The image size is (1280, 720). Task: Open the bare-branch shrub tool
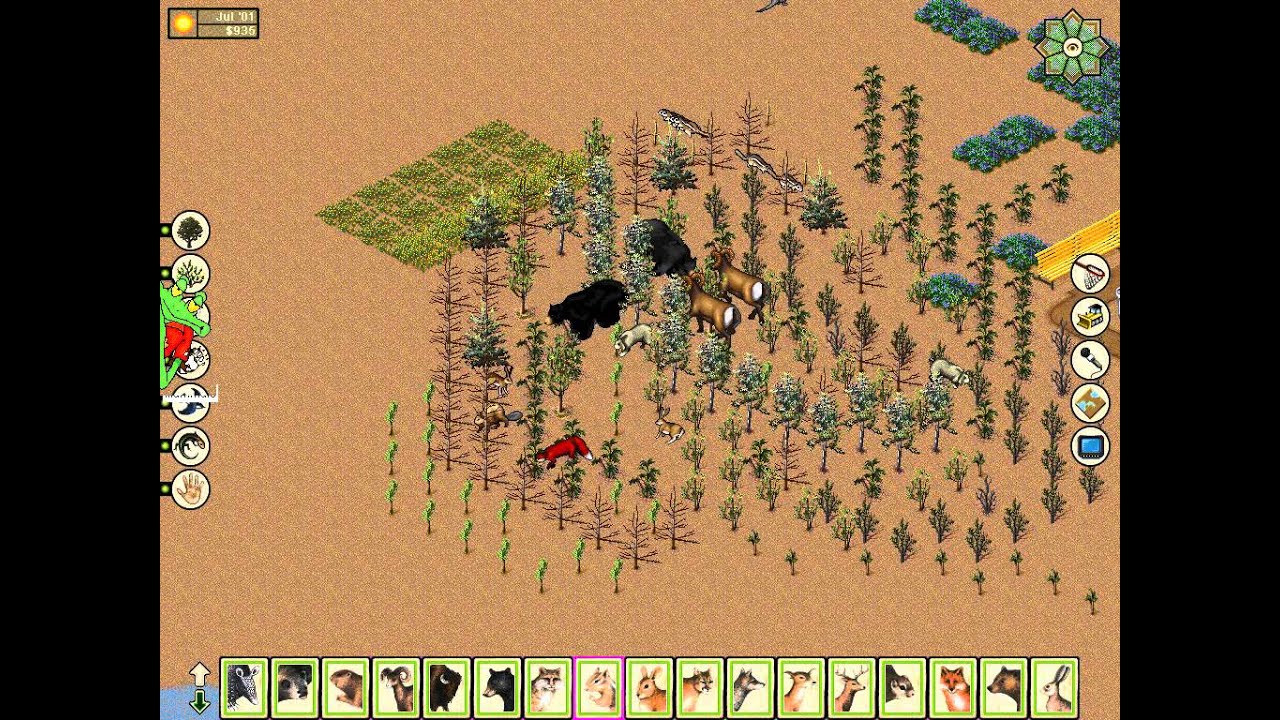pos(190,273)
